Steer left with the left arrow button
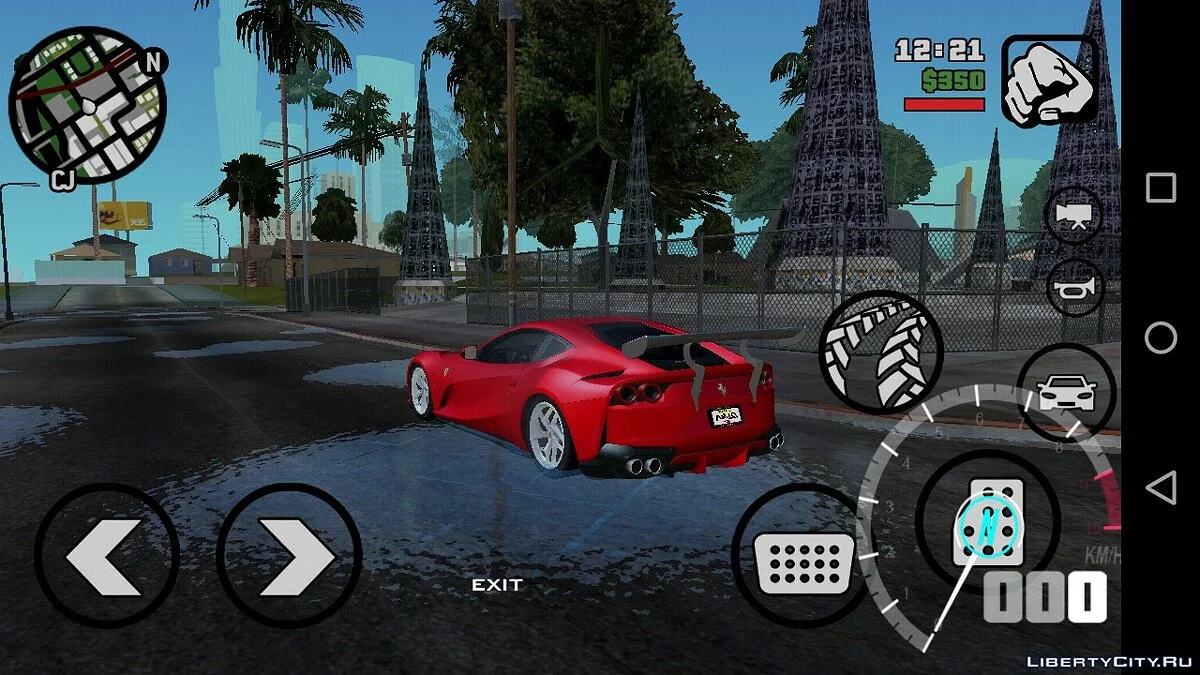1200x675 pixels. click(x=107, y=556)
